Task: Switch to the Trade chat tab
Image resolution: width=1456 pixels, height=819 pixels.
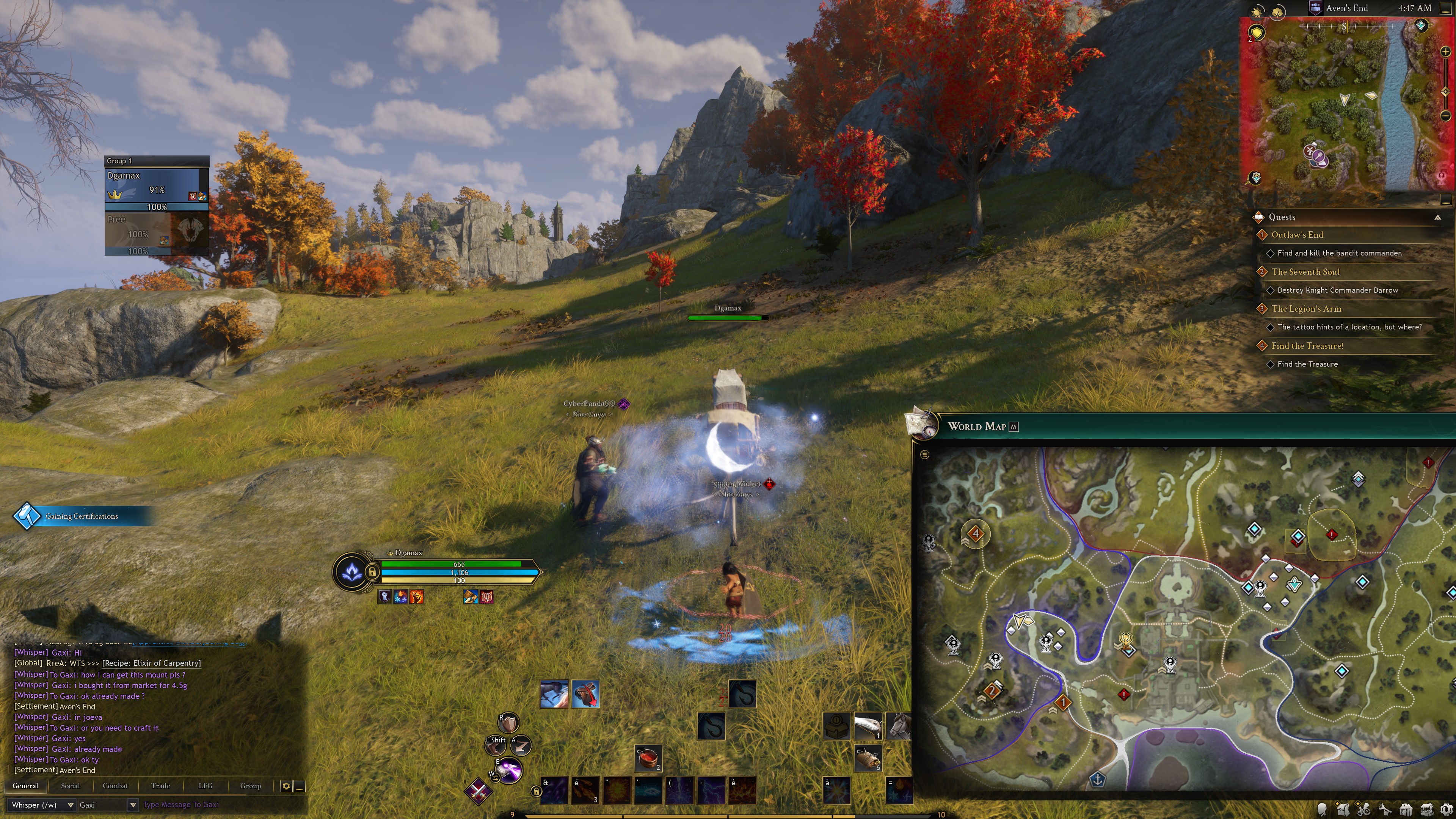Action: 160,786
